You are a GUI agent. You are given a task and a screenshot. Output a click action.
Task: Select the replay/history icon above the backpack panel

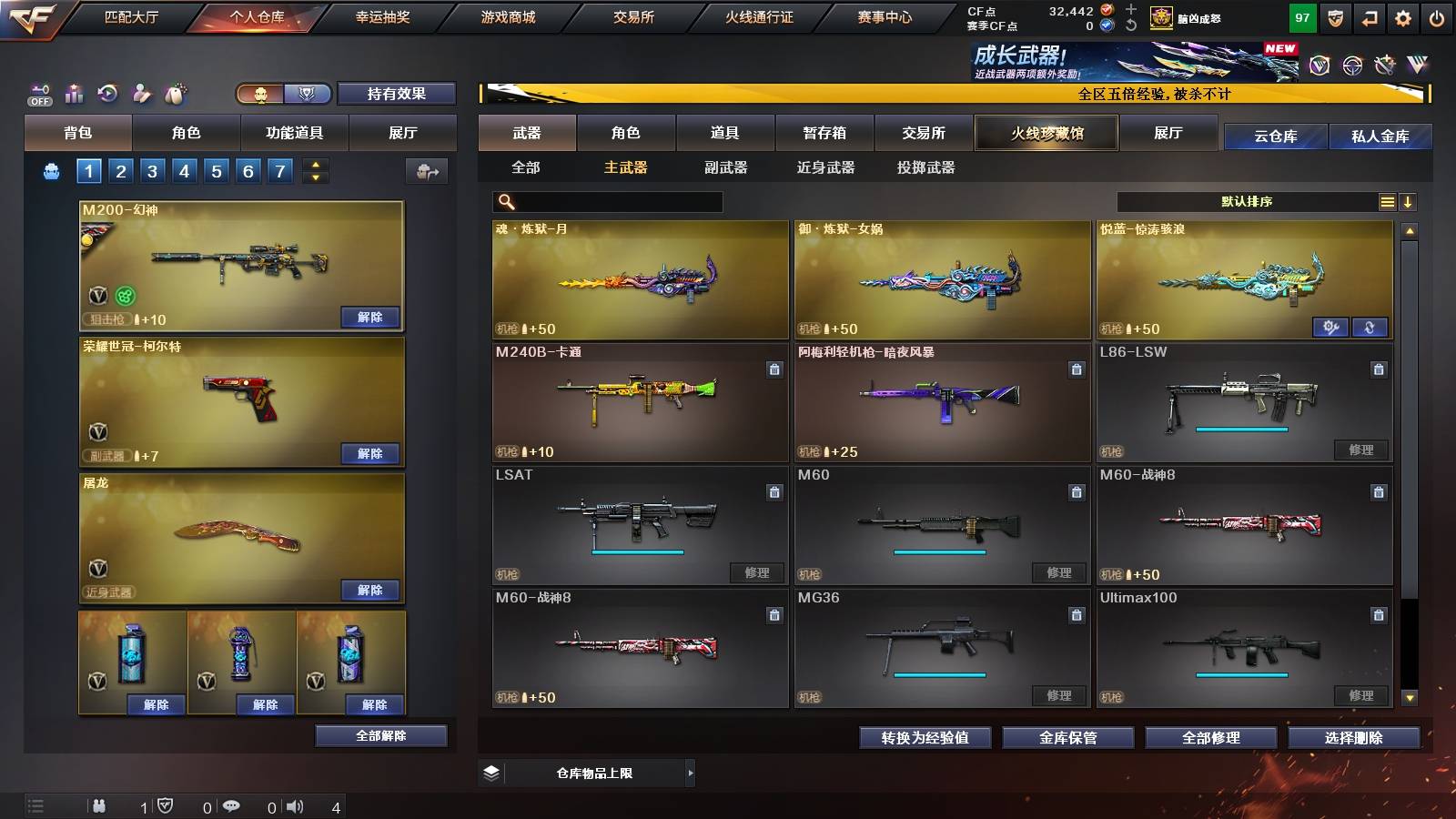(x=107, y=94)
